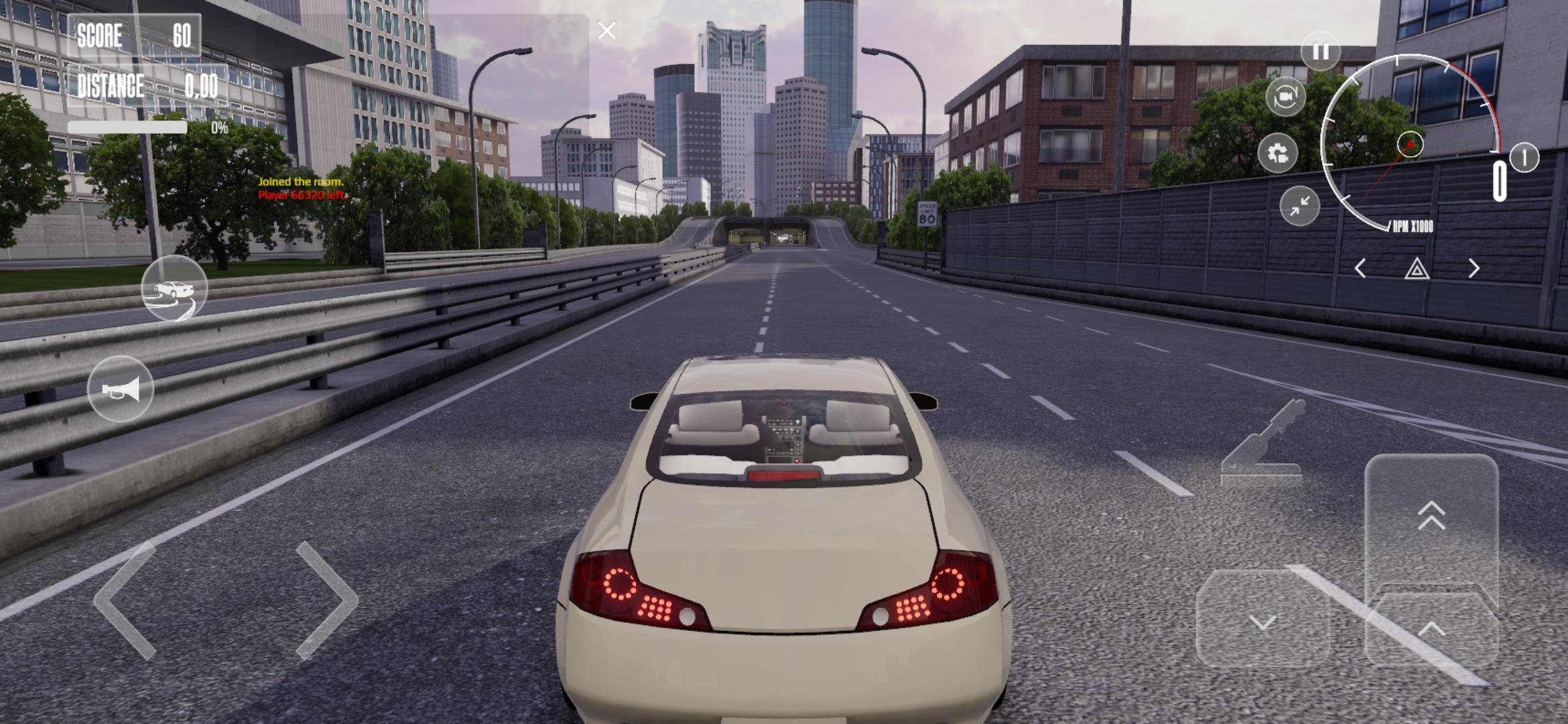This screenshot has width=1568, height=724.
Task: Tap the single up-chevron pedal
Action: [x=1431, y=628]
